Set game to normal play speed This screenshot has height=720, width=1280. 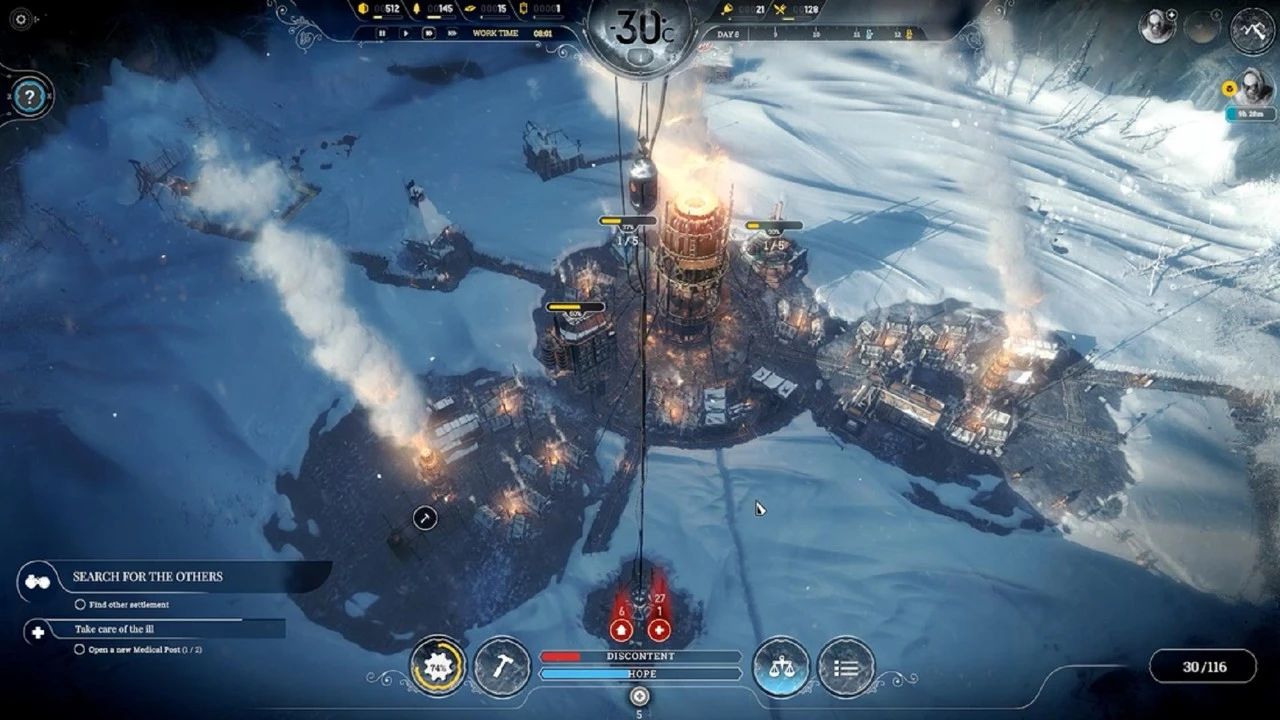click(405, 33)
